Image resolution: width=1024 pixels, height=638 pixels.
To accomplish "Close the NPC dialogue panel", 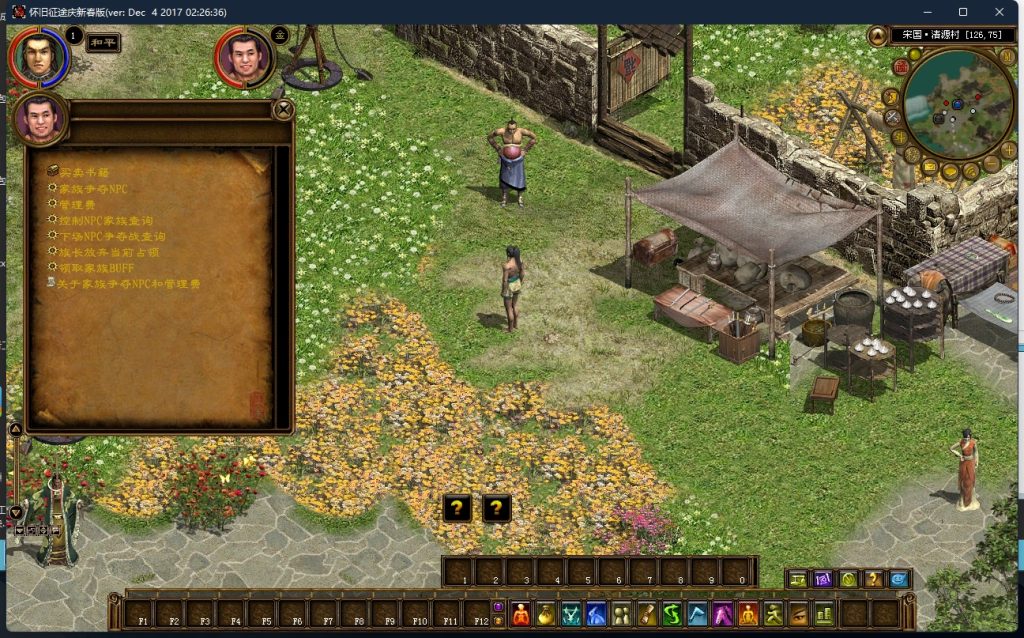I will 284,109.
